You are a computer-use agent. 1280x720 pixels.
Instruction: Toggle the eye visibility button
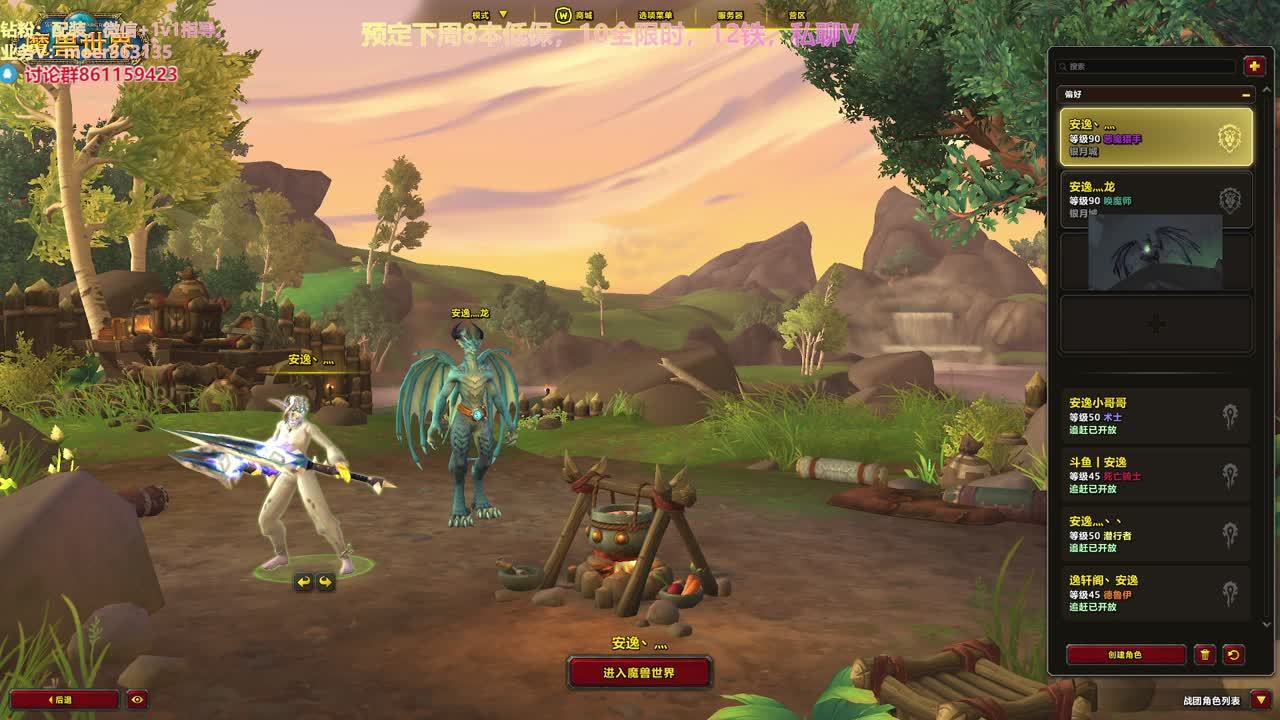(x=138, y=700)
